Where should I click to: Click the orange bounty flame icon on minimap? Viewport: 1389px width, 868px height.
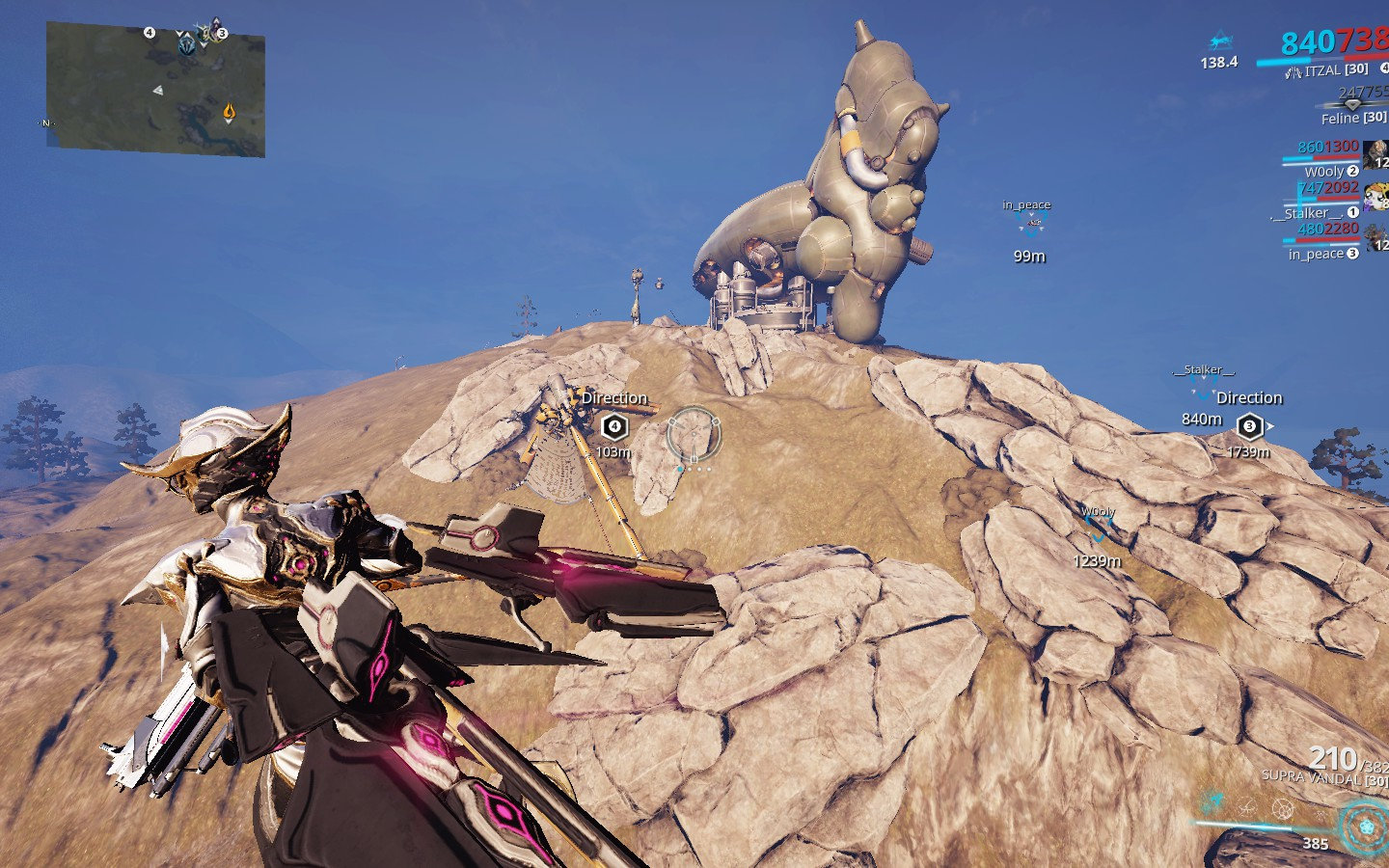(x=229, y=111)
